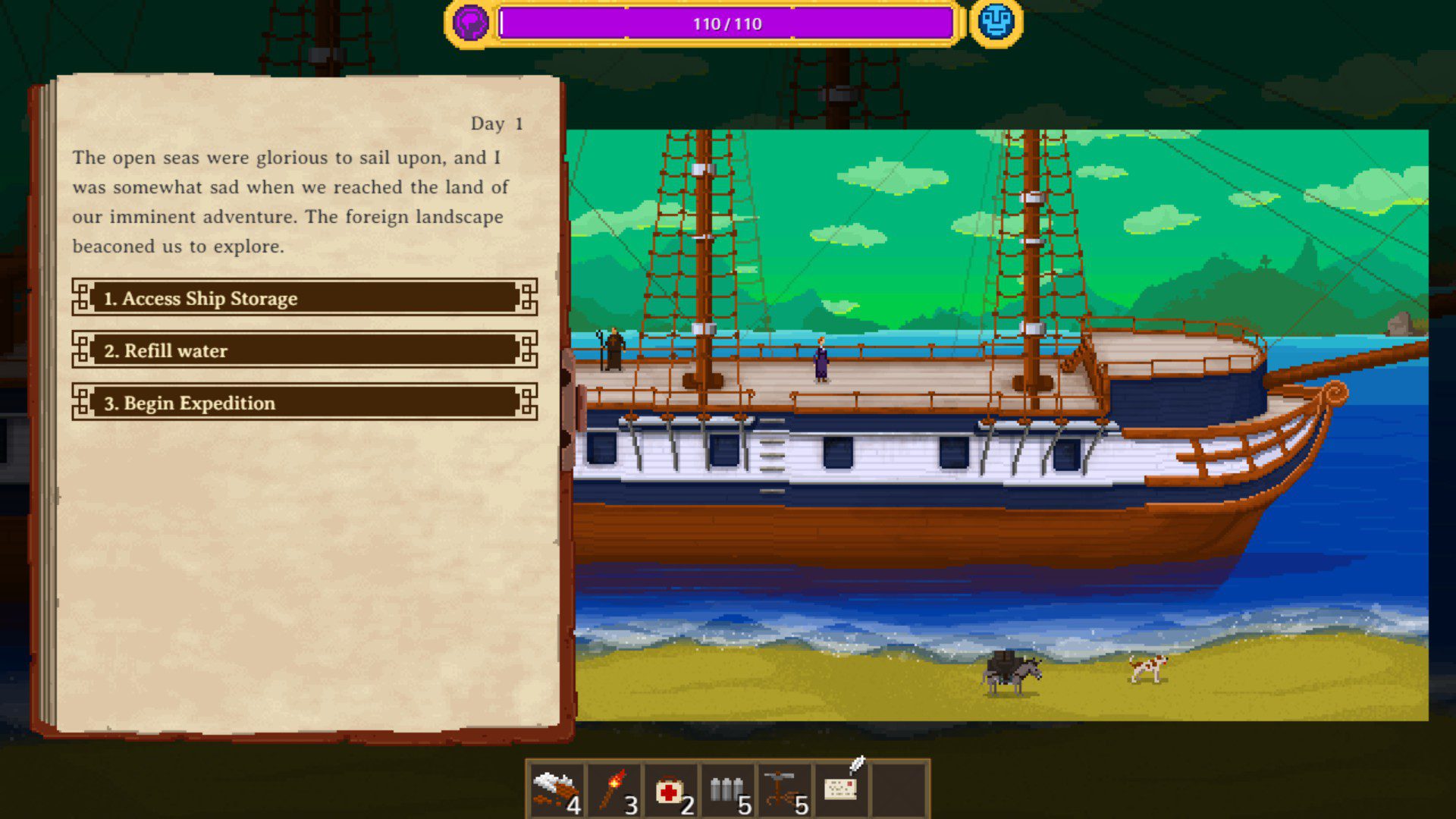1456x819 pixels.
Task: Click the purple head sanity icon
Action: click(470, 23)
